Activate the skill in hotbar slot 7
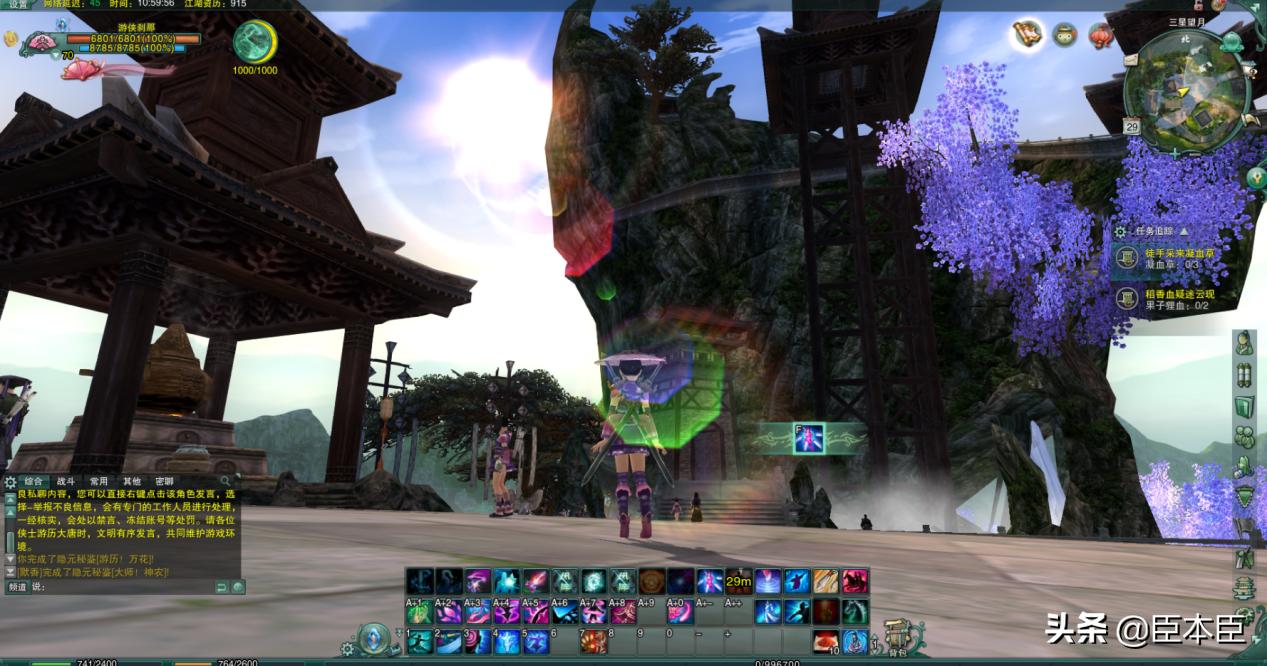The image size is (1267, 666). pos(594,641)
